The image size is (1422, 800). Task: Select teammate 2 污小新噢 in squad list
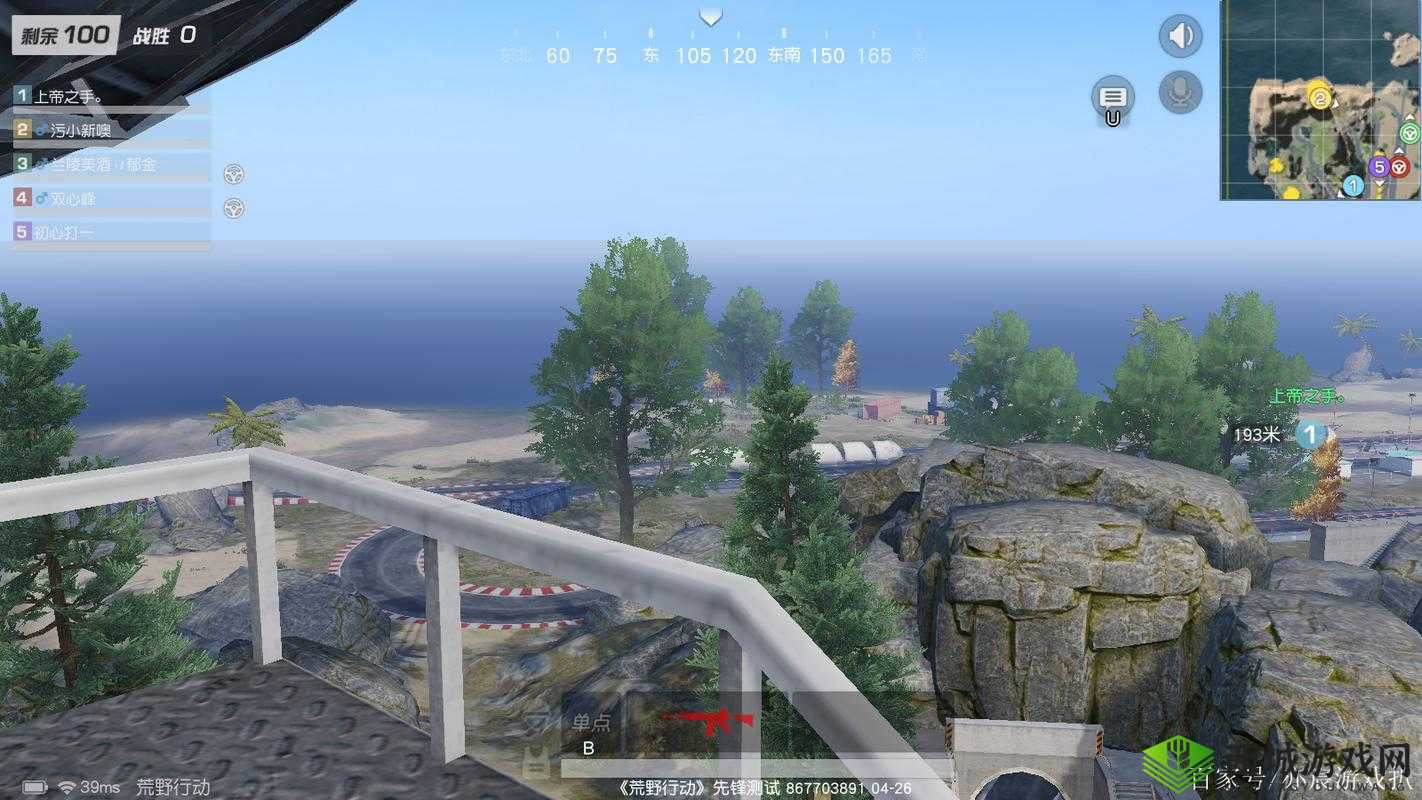(x=110, y=130)
